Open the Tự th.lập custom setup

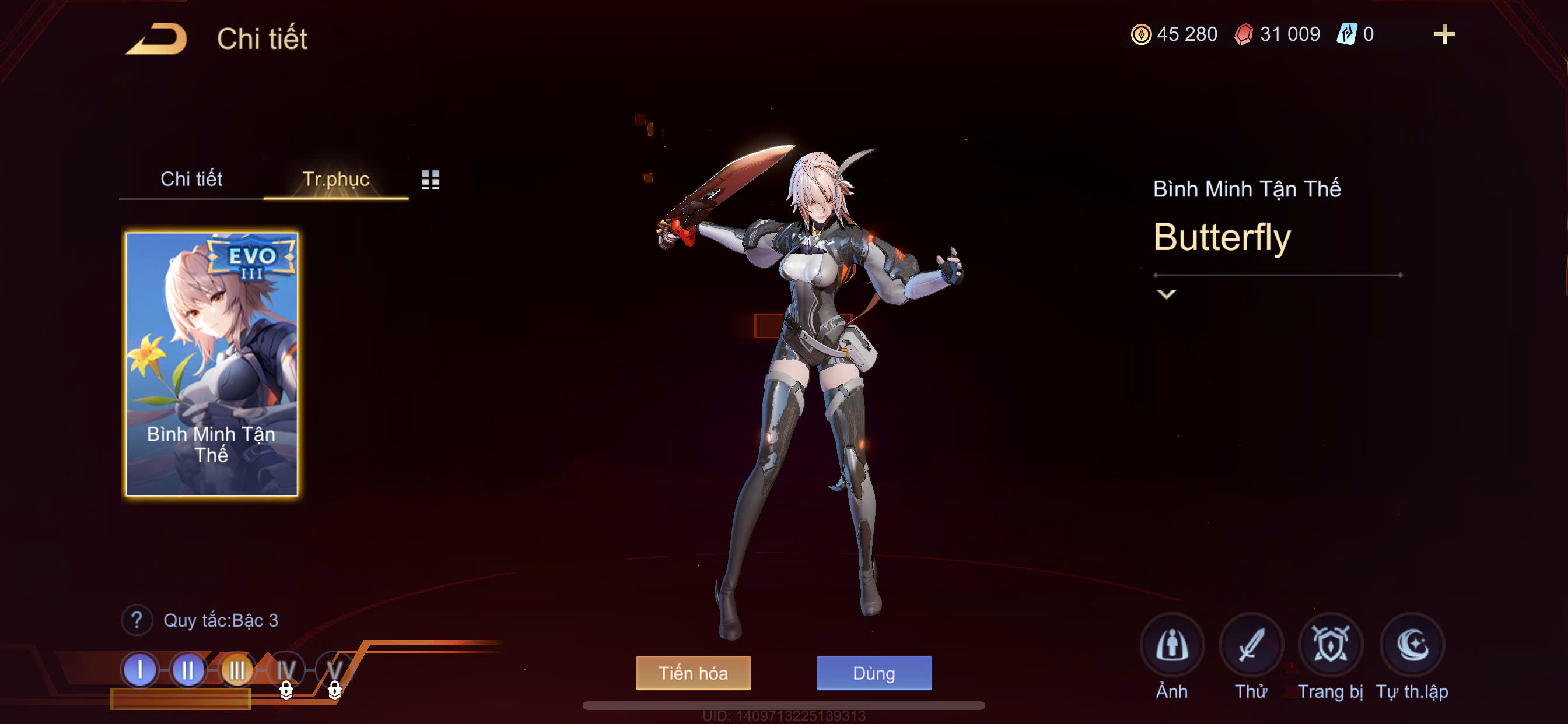tap(1412, 645)
